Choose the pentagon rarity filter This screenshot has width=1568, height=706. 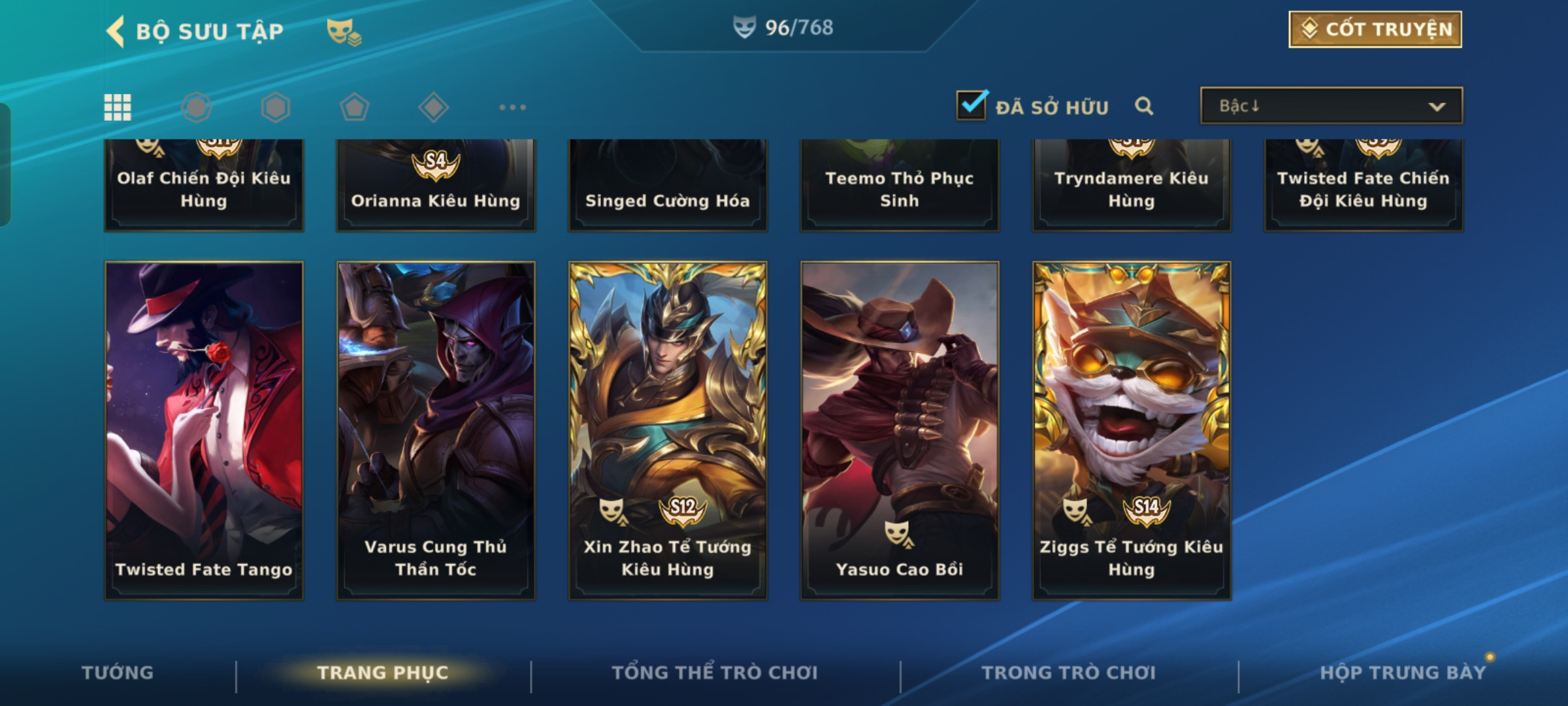point(355,107)
